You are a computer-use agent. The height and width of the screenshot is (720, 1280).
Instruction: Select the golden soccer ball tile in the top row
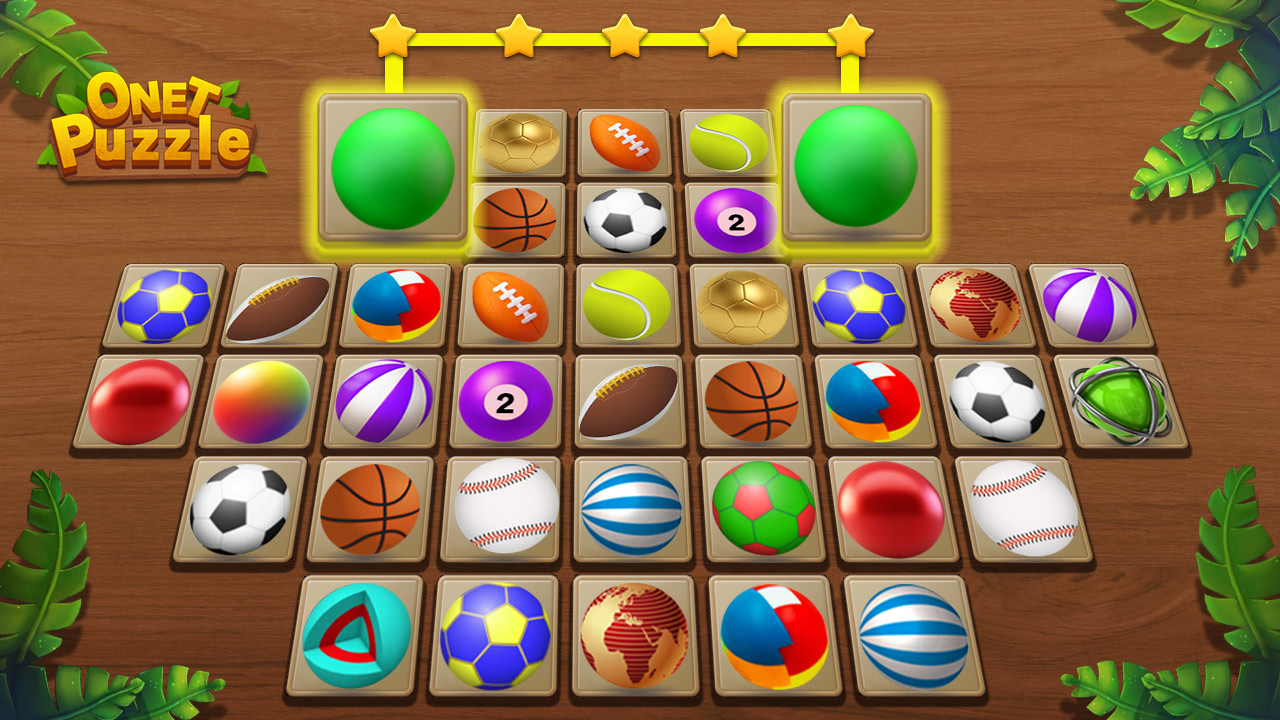click(516, 140)
